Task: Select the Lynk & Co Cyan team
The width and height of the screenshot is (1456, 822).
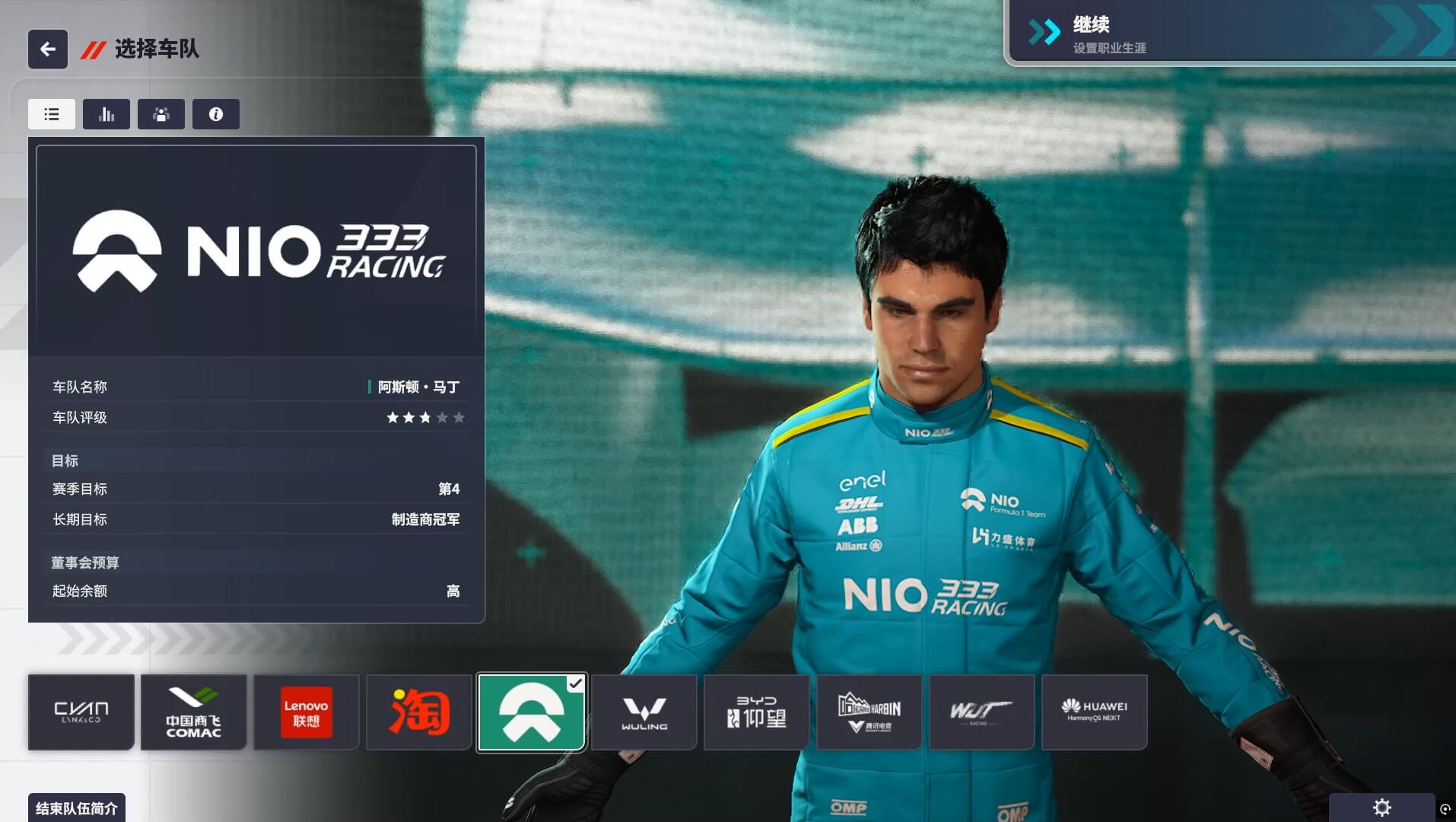Action: click(81, 712)
